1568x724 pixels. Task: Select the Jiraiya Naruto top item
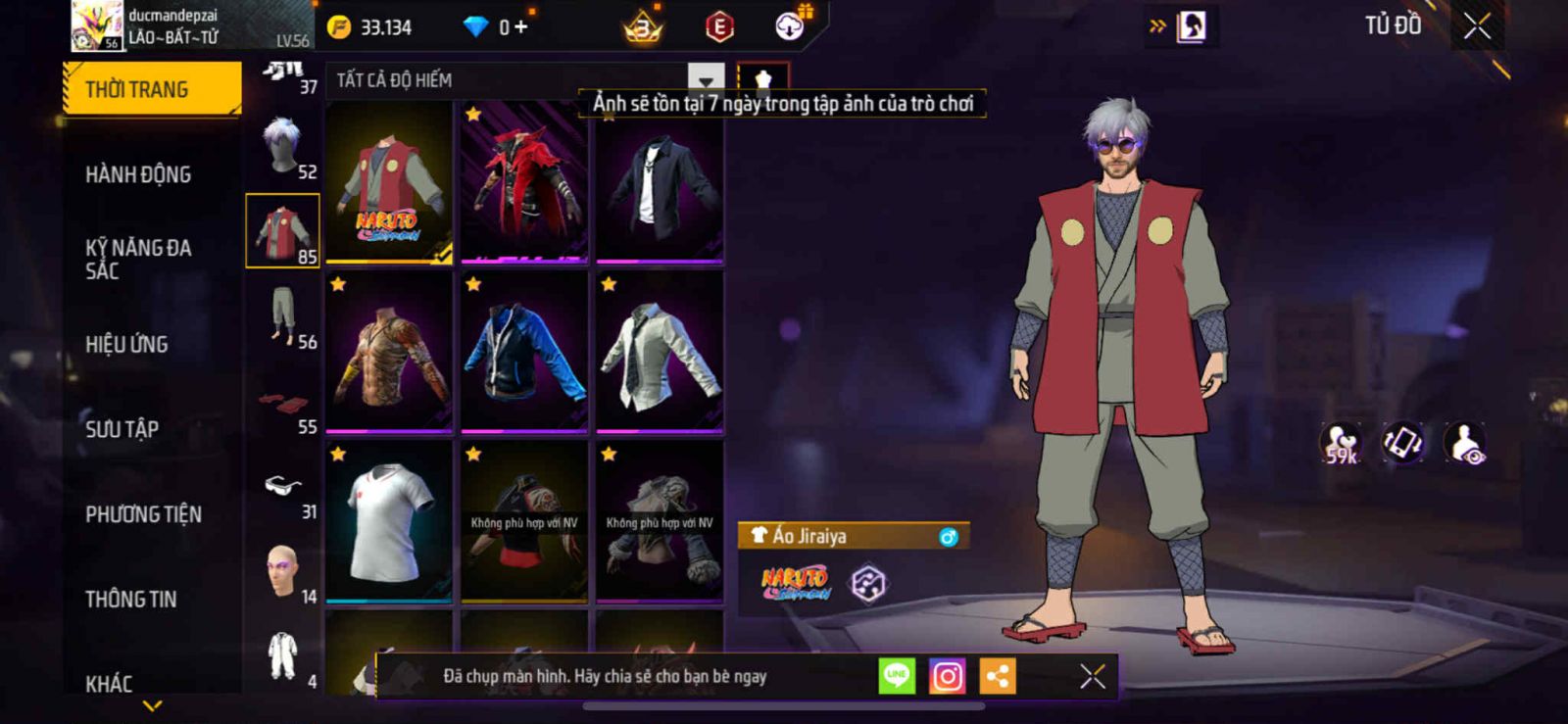pos(389,182)
